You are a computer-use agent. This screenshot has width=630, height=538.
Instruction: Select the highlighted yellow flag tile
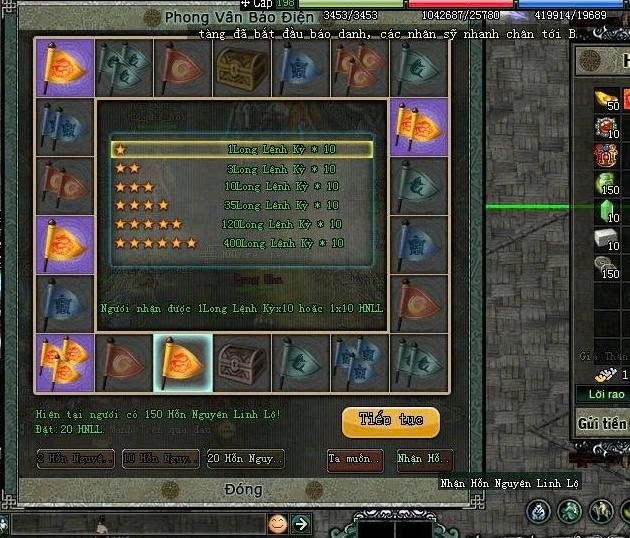point(182,362)
